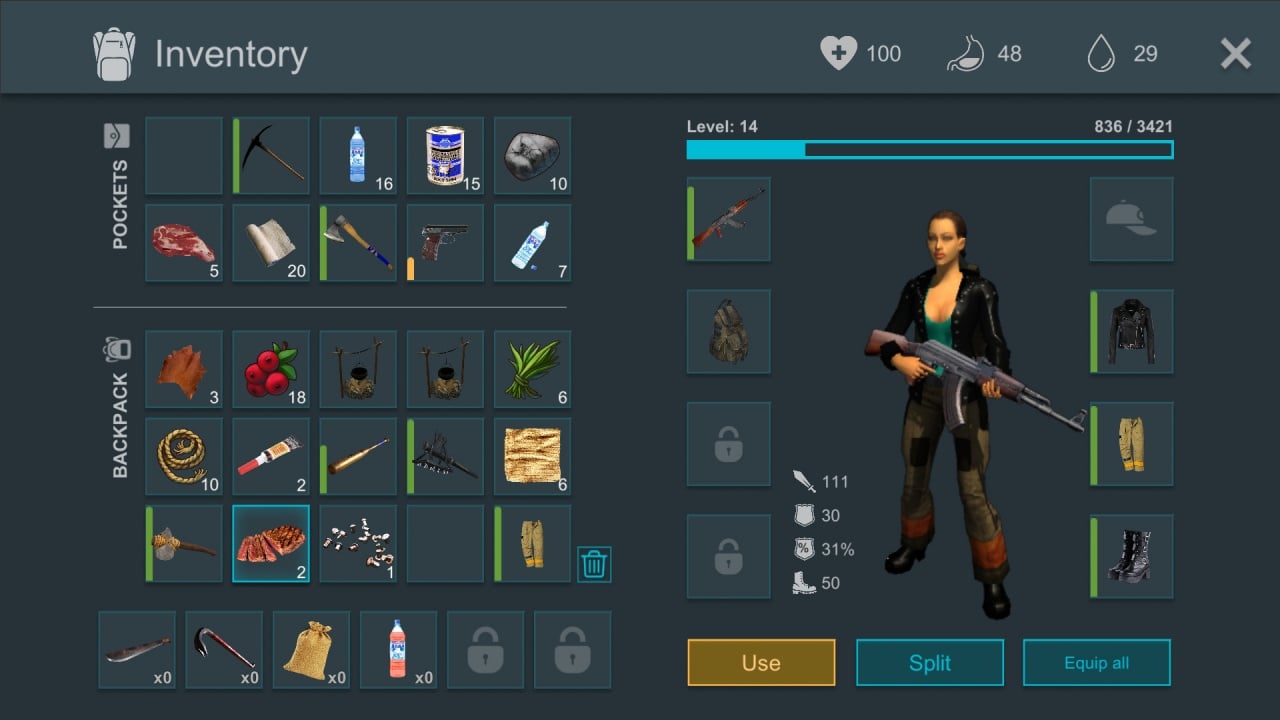Pick the pistol in pockets
The image size is (1280, 720).
click(445, 243)
